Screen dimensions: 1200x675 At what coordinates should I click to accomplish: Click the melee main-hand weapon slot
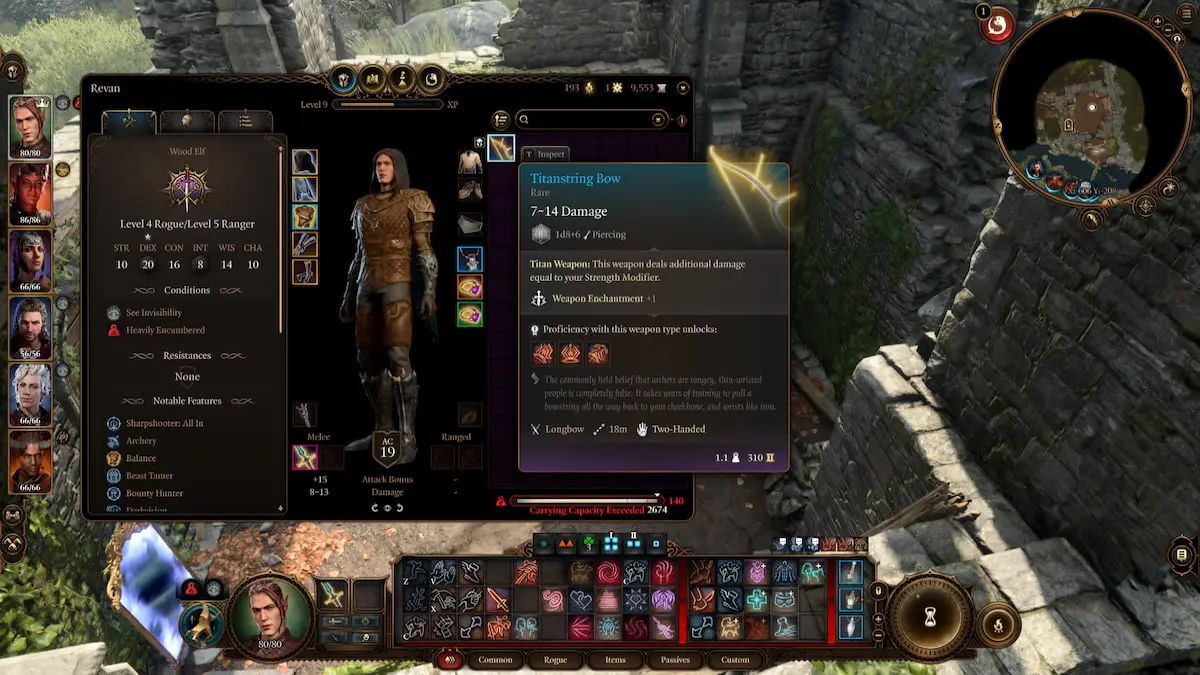(x=305, y=458)
